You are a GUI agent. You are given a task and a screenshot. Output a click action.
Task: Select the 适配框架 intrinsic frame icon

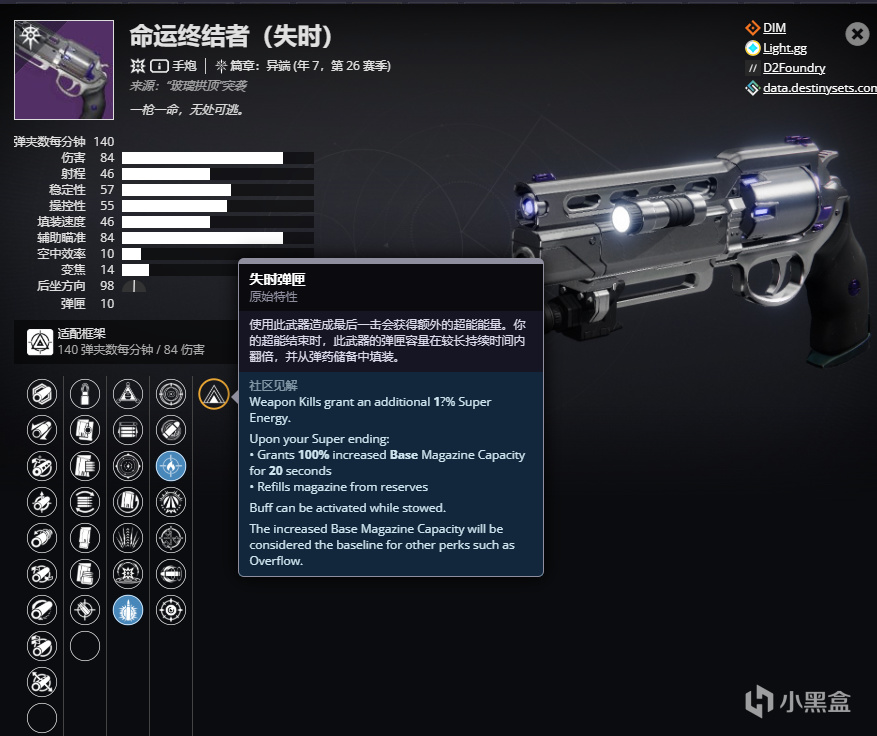41,342
